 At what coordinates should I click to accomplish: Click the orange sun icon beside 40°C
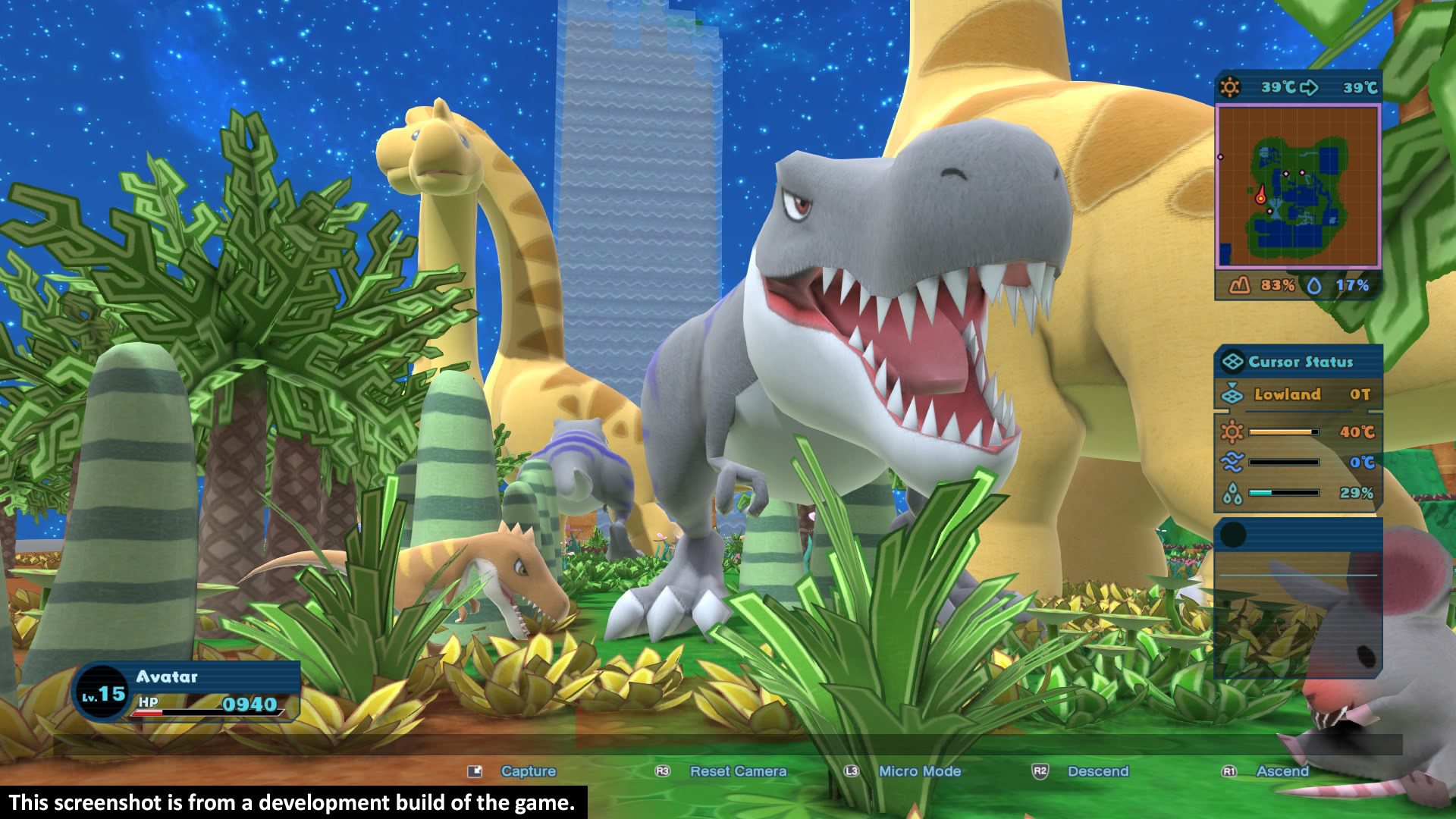1232,431
